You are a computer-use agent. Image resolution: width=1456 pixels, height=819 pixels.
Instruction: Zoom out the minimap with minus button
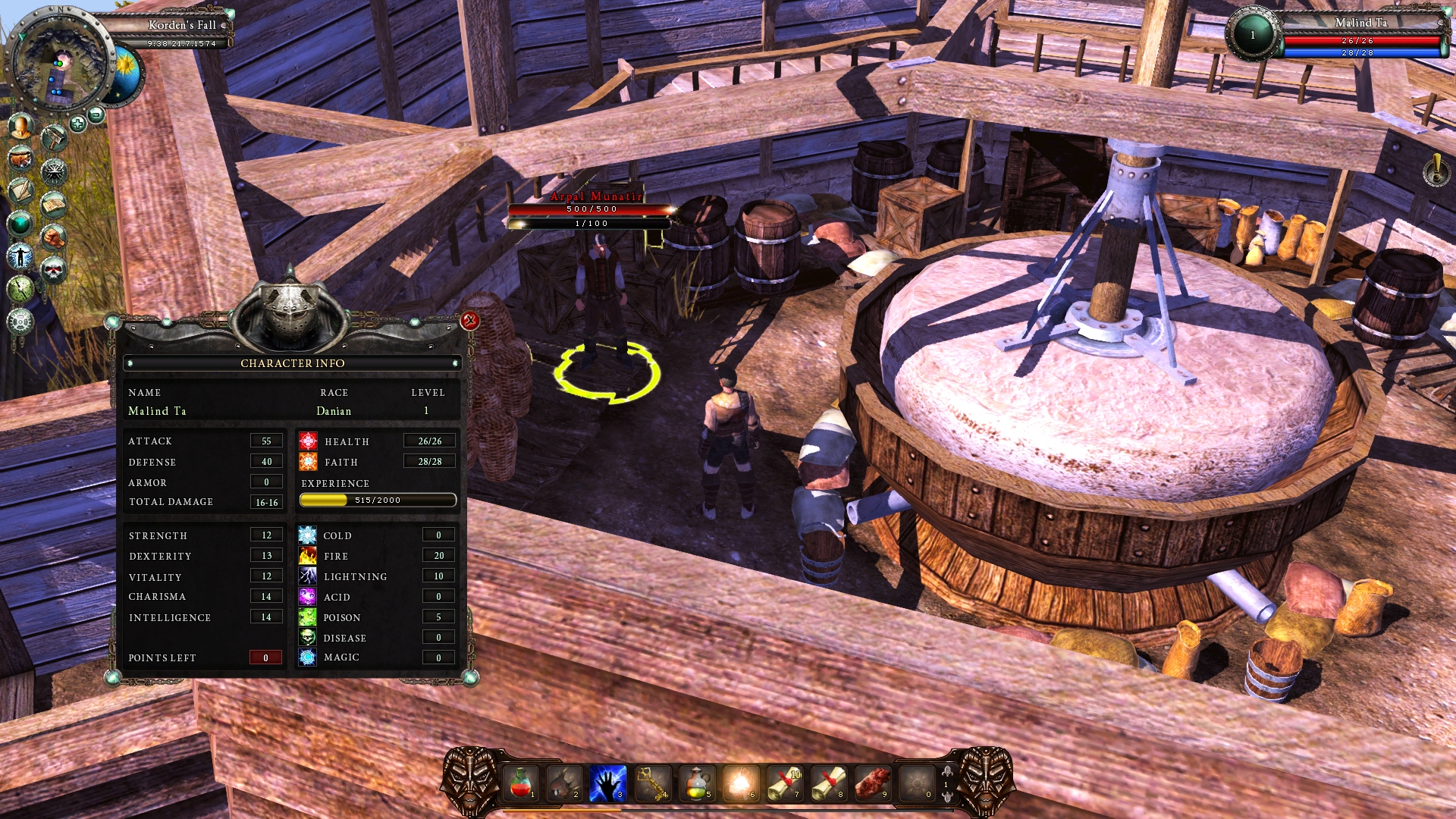click(x=96, y=115)
